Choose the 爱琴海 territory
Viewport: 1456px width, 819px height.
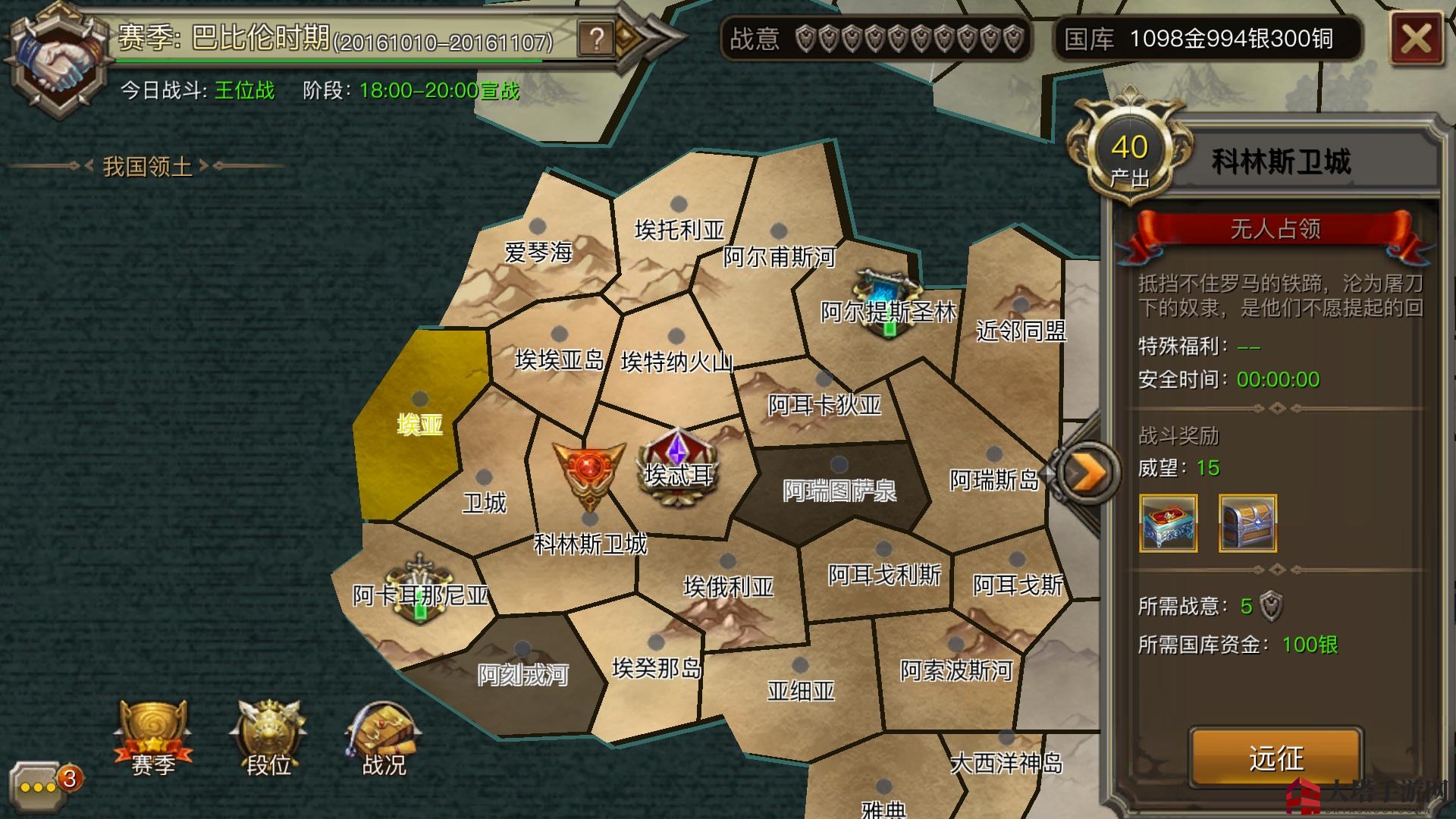pyautogui.click(x=538, y=250)
